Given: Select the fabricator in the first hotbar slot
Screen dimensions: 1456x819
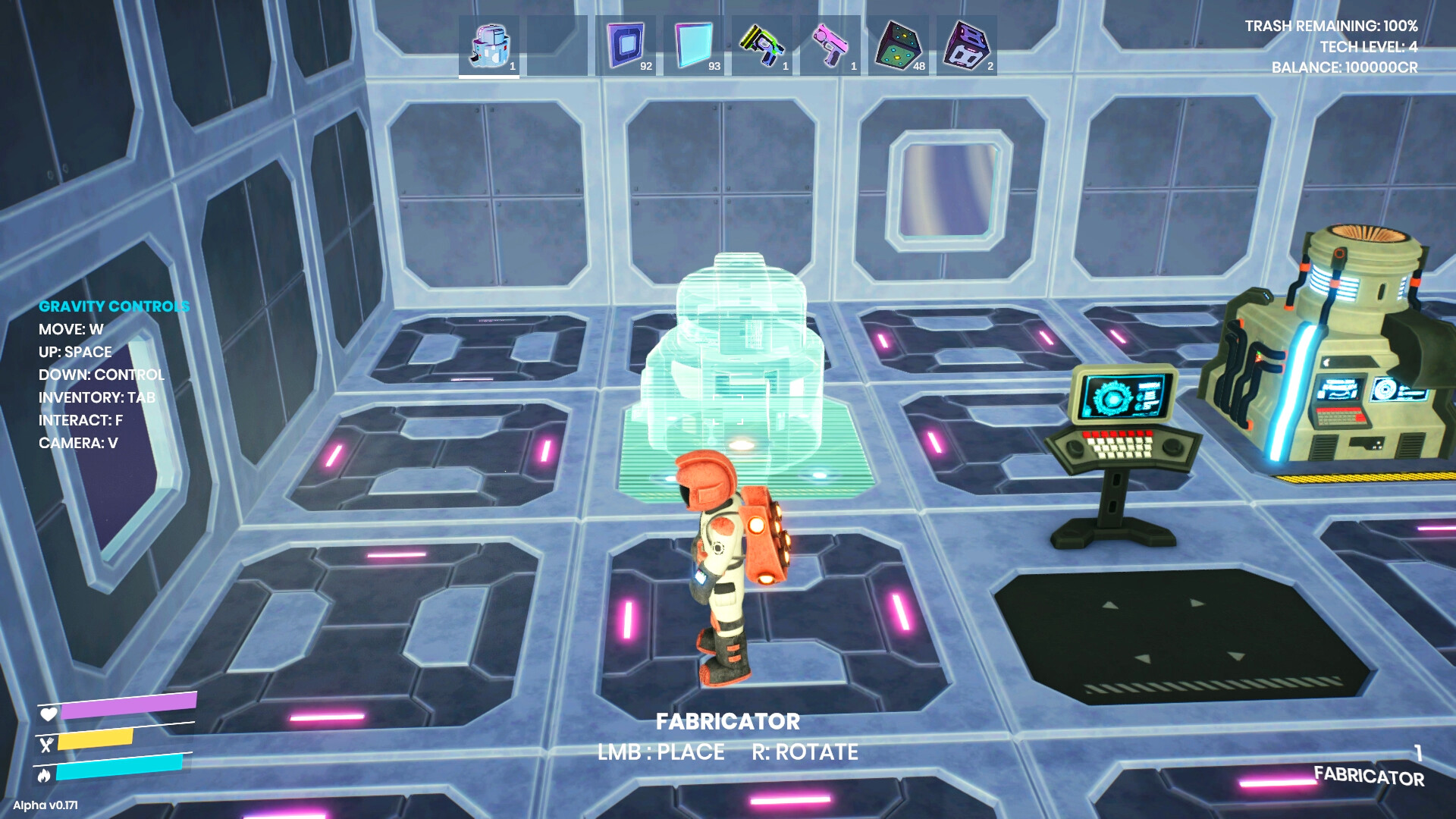Looking at the screenshot, I should 488,45.
